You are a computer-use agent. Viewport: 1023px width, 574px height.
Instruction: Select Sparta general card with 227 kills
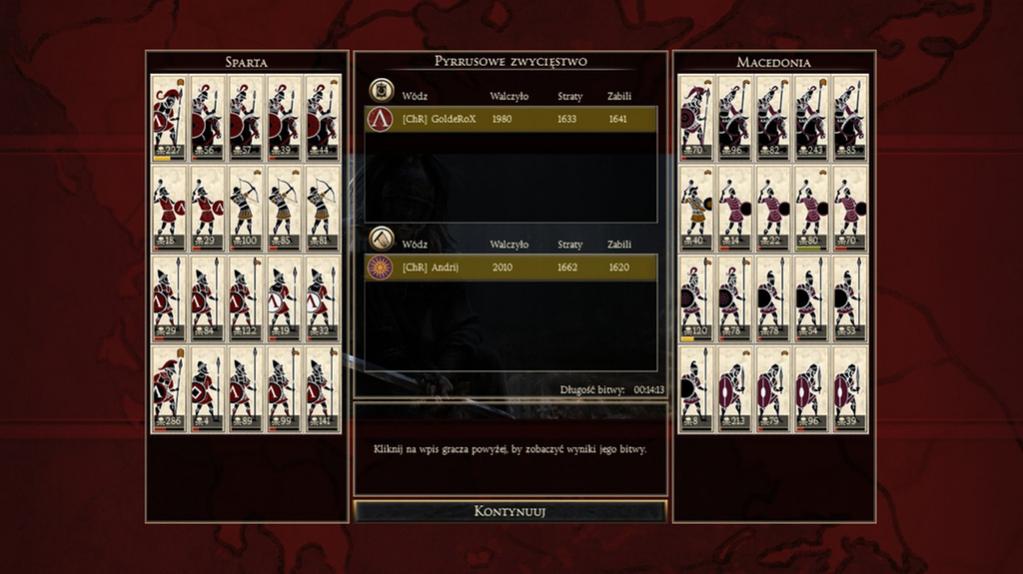click(168, 117)
